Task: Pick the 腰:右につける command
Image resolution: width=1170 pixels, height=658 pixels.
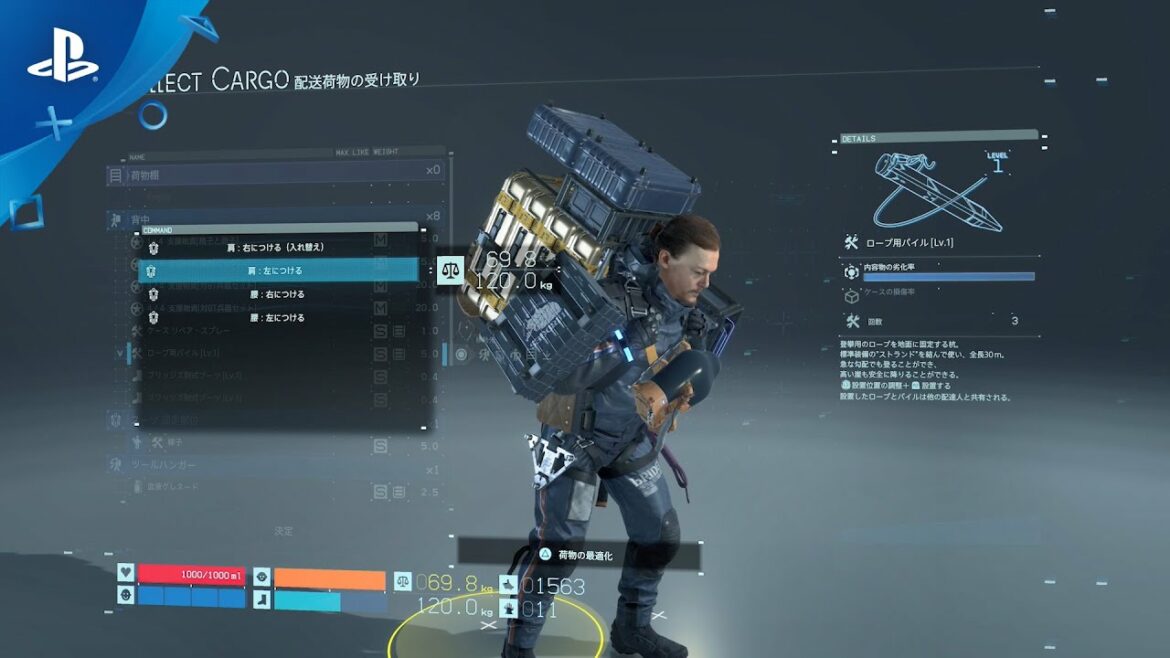Action: [277, 294]
